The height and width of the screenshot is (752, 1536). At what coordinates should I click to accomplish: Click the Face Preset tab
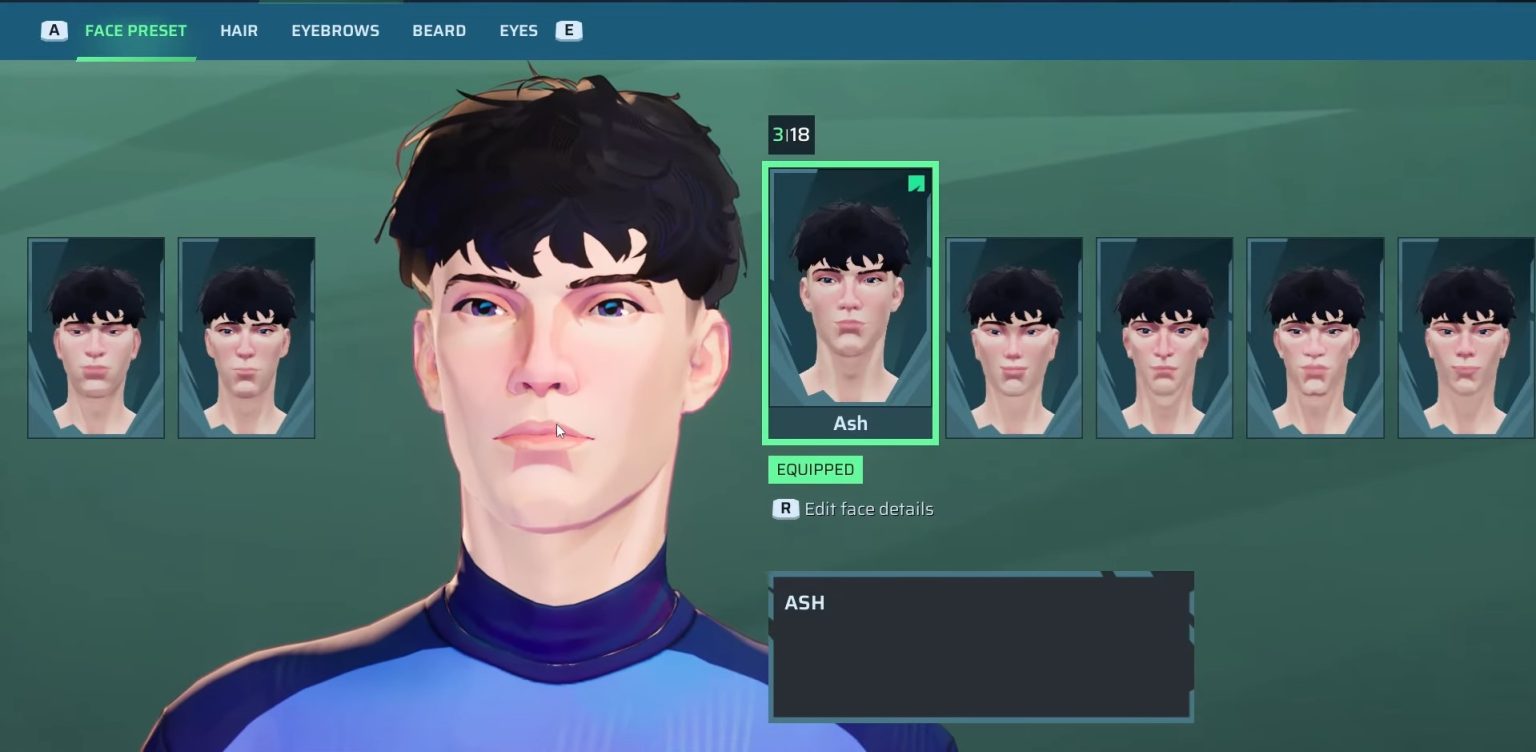click(135, 31)
